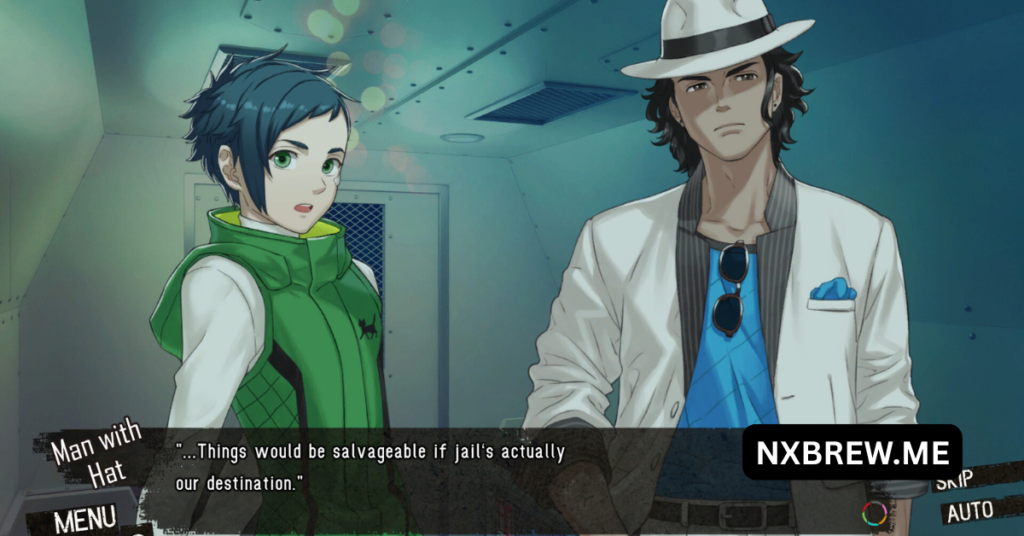Click the NXBREW.ME watermark link

[x=852, y=452]
